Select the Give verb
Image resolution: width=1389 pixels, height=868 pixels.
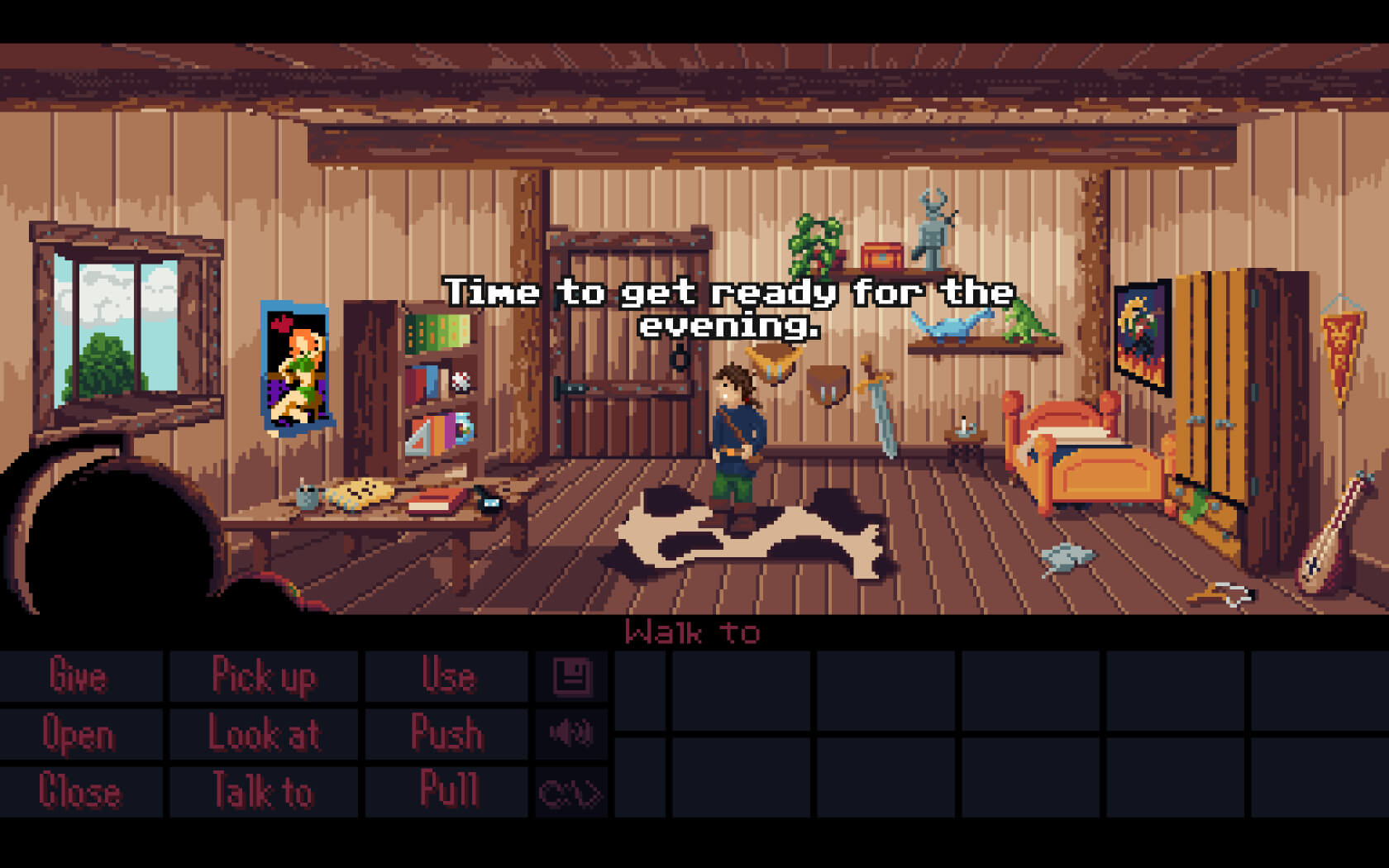click(x=79, y=675)
